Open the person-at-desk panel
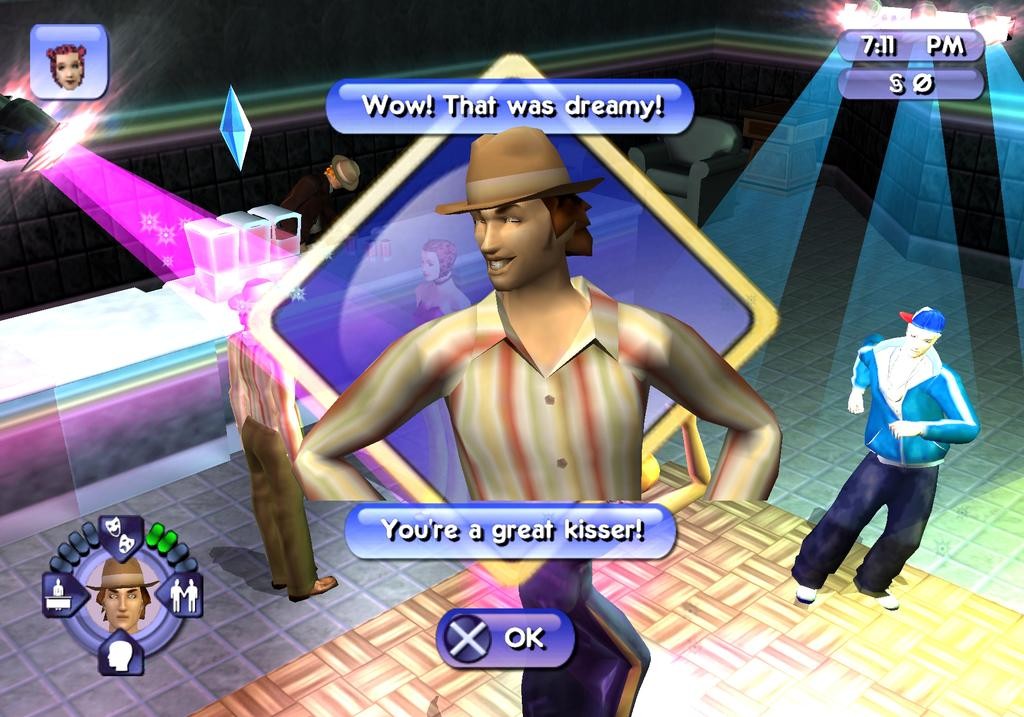Screen dimensions: 1024x717 click(59, 595)
